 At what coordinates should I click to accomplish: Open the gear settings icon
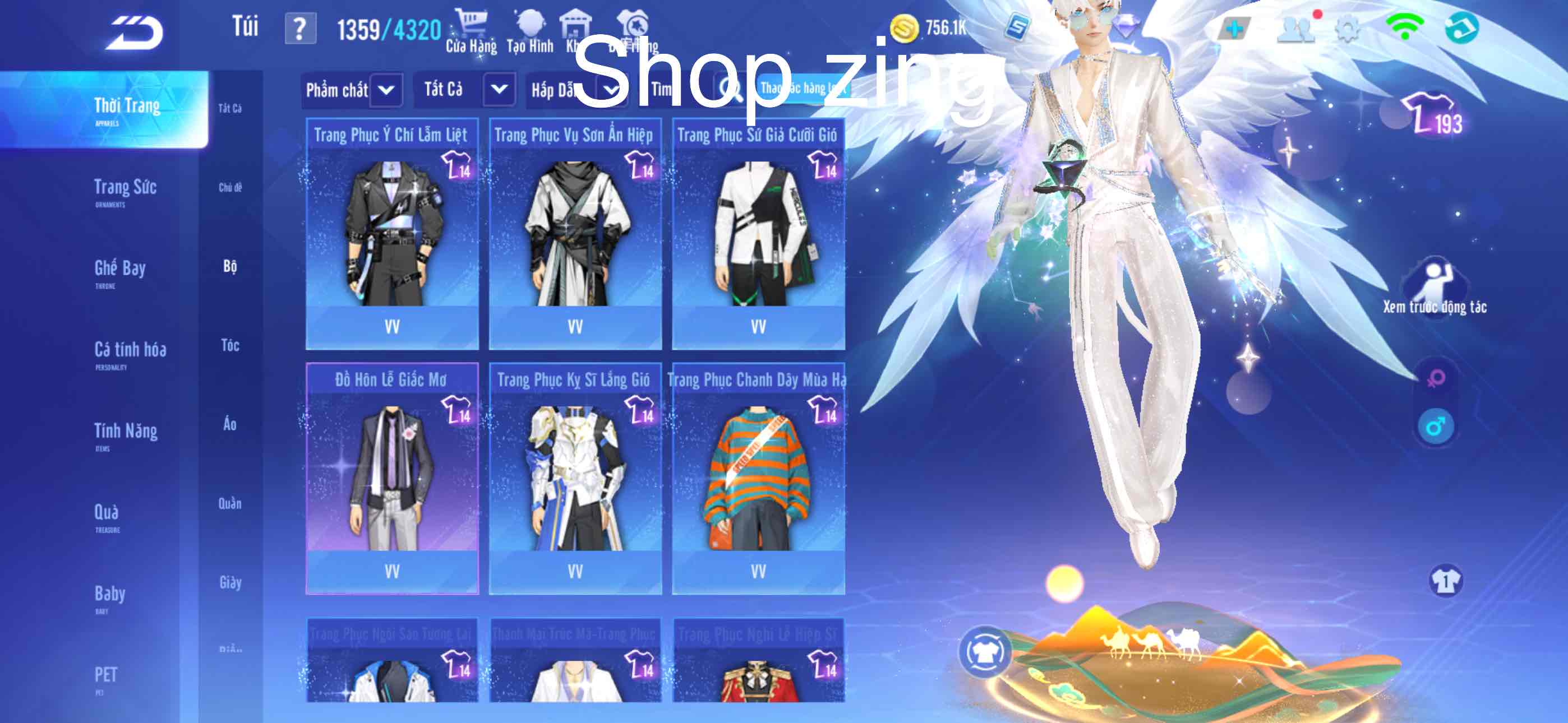point(1347,29)
